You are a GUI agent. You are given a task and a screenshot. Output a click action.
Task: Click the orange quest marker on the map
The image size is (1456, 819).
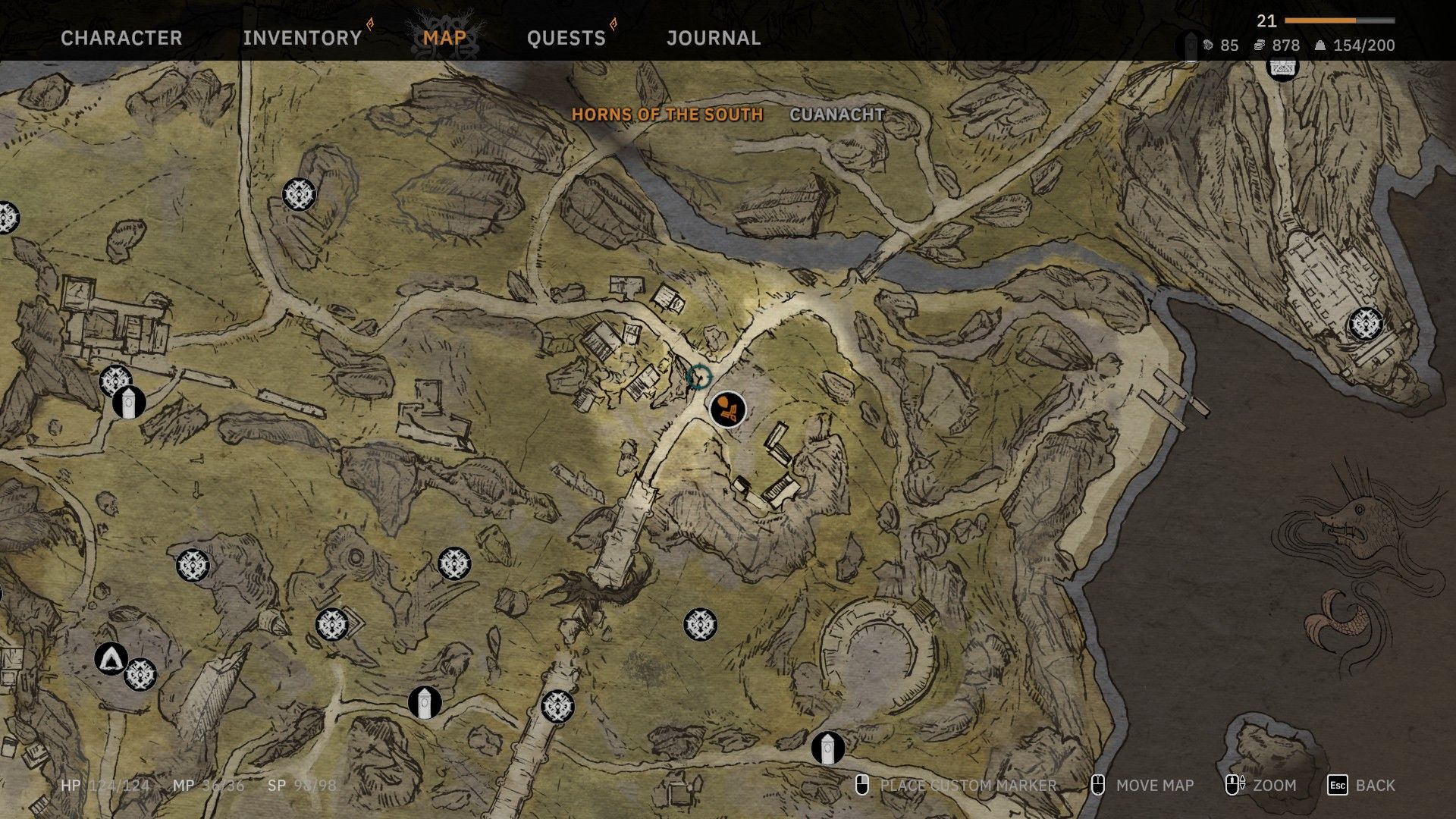pyautogui.click(x=727, y=409)
